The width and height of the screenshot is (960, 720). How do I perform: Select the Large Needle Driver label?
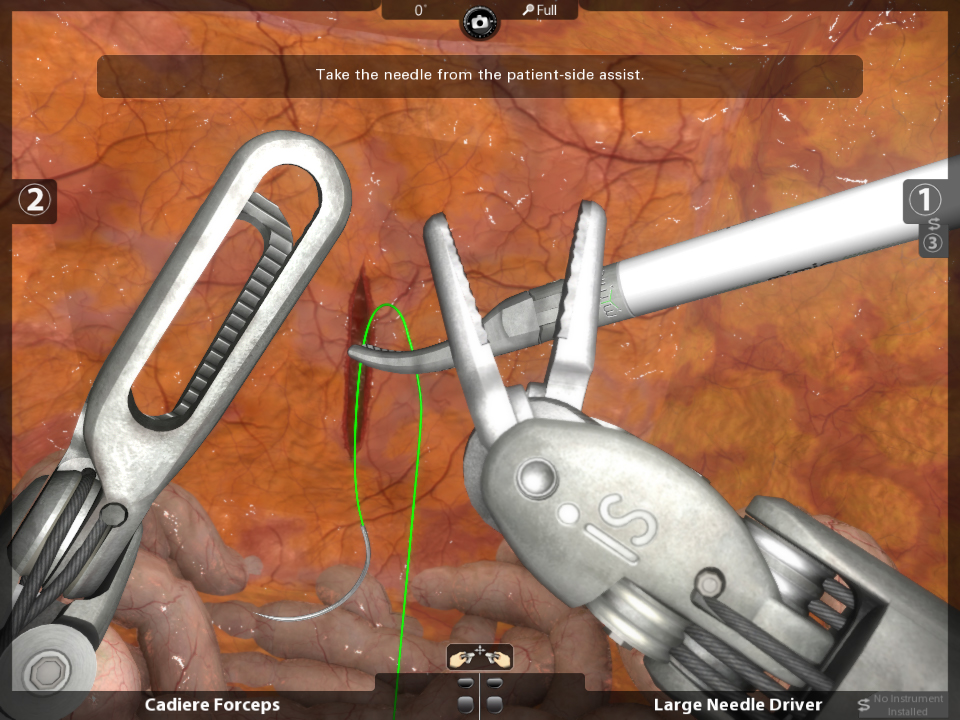(x=738, y=705)
